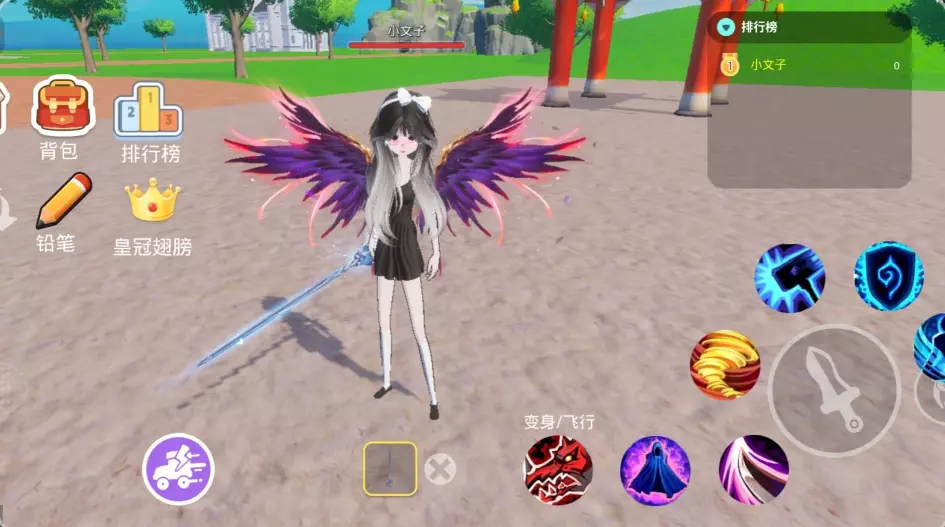The height and width of the screenshot is (527, 945).
Task: Remove the equipped item with the X button
Action: (x=439, y=468)
